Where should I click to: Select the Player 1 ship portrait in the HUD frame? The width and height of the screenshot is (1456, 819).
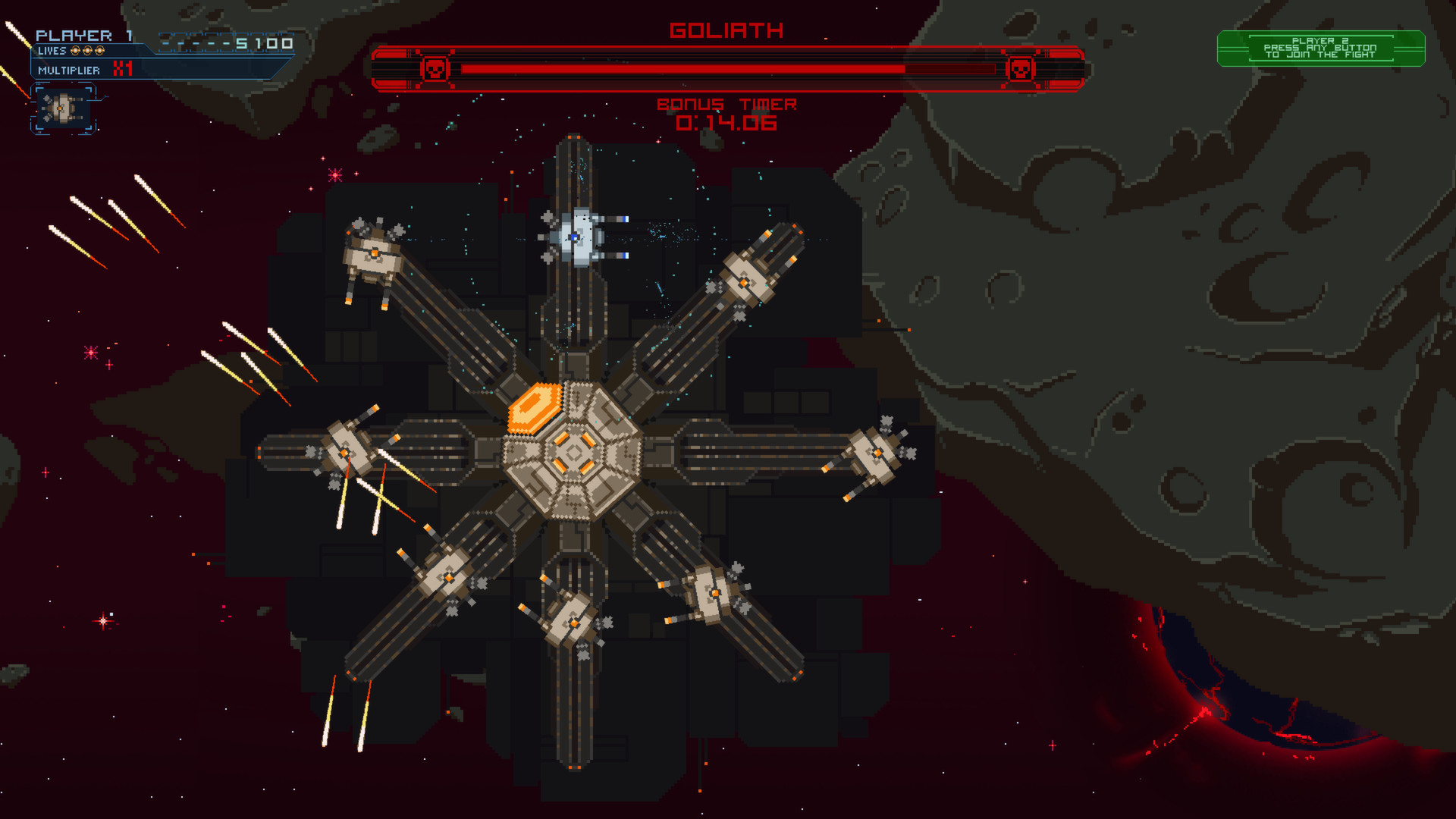click(x=61, y=109)
